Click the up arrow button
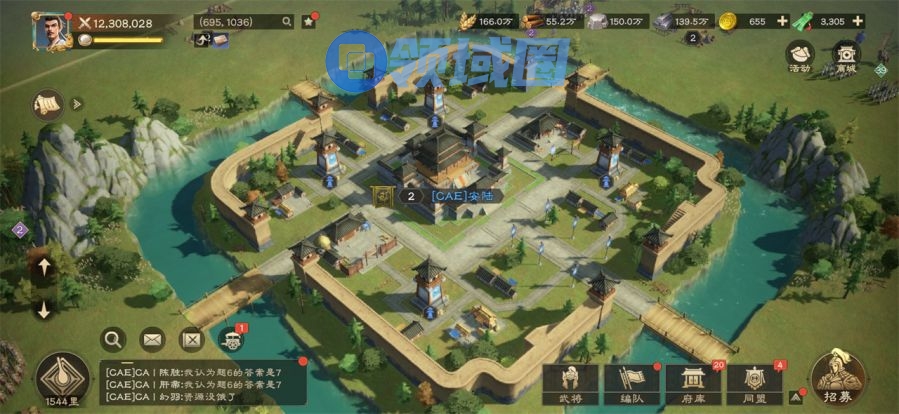 (x=43, y=267)
